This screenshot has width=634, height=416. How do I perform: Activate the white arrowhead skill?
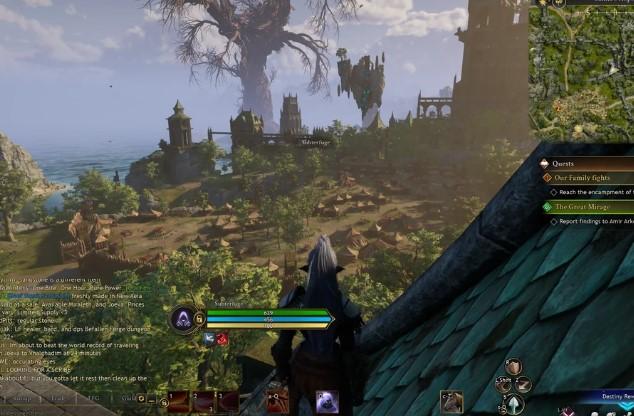[514, 403]
